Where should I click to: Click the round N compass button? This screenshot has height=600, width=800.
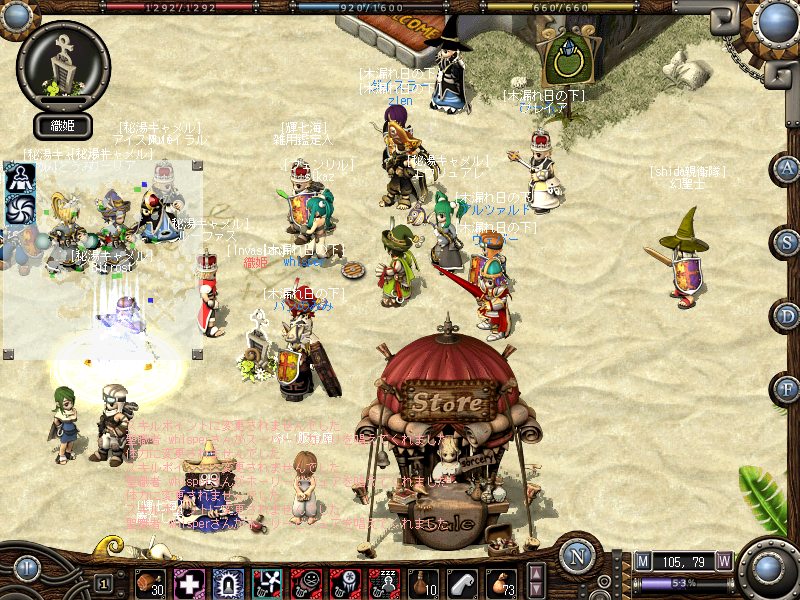pyautogui.click(x=577, y=556)
